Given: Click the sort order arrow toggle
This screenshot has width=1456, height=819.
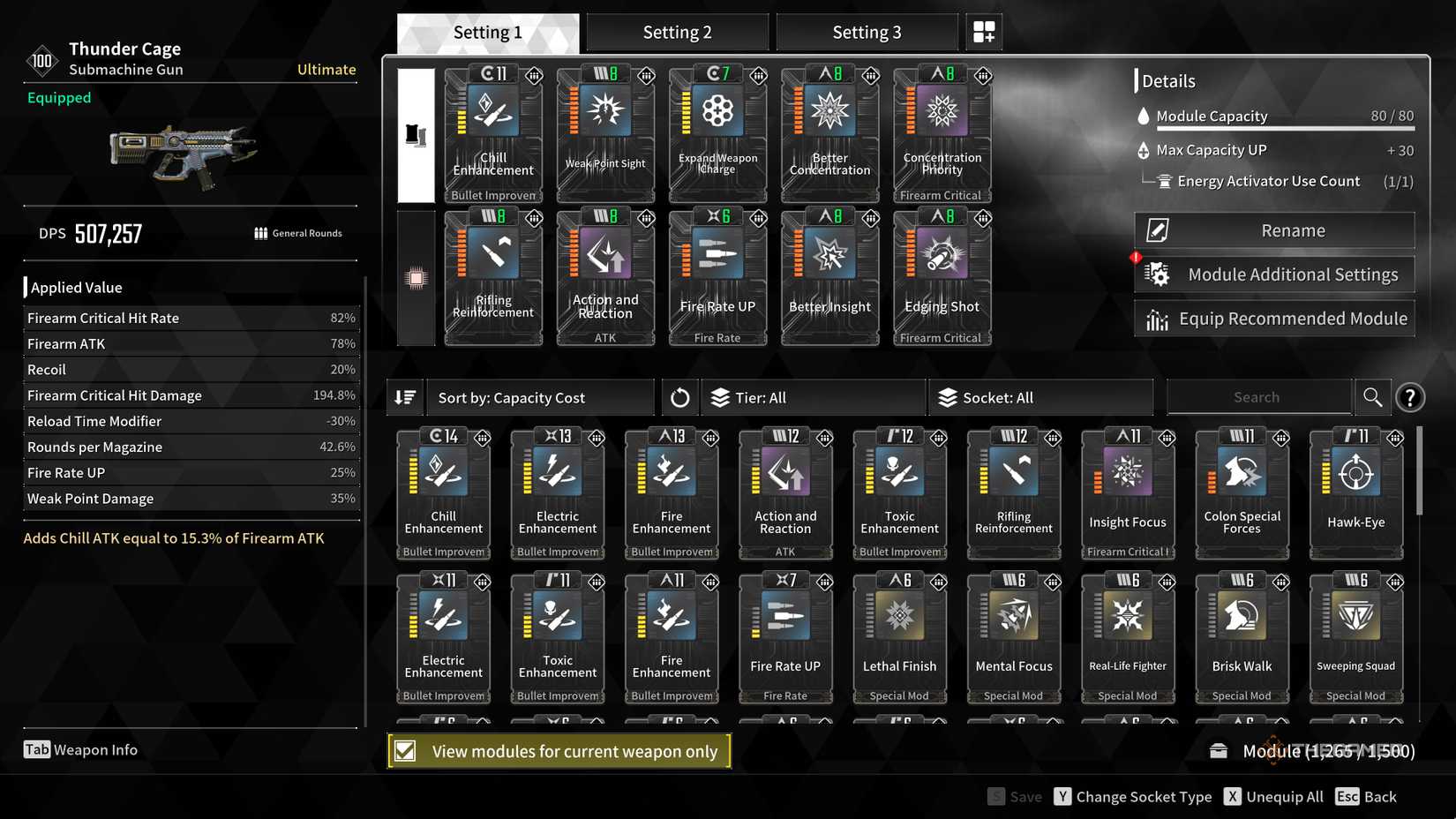Looking at the screenshot, I should click(405, 397).
